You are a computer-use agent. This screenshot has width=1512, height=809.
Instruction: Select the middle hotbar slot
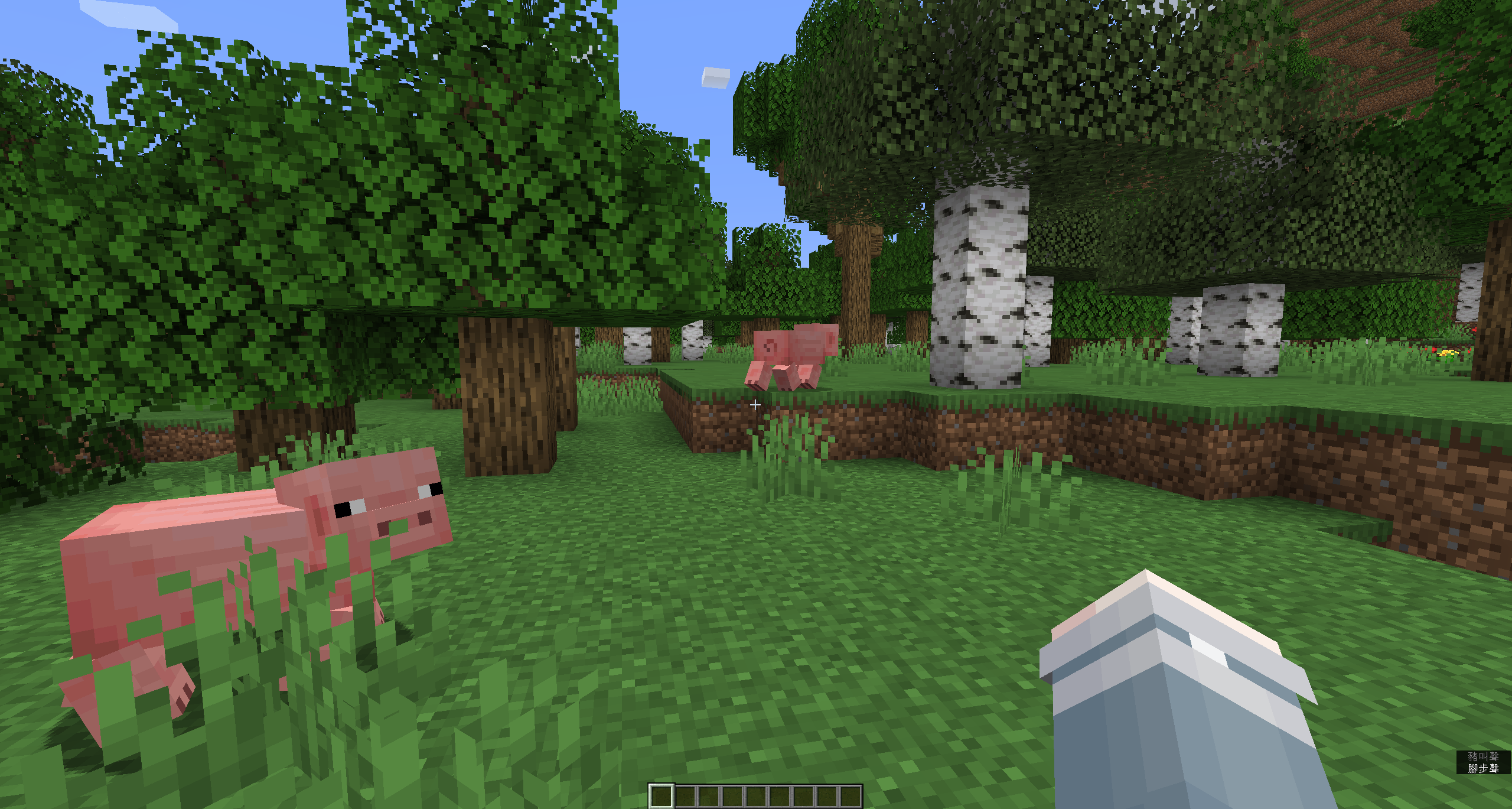(x=757, y=798)
